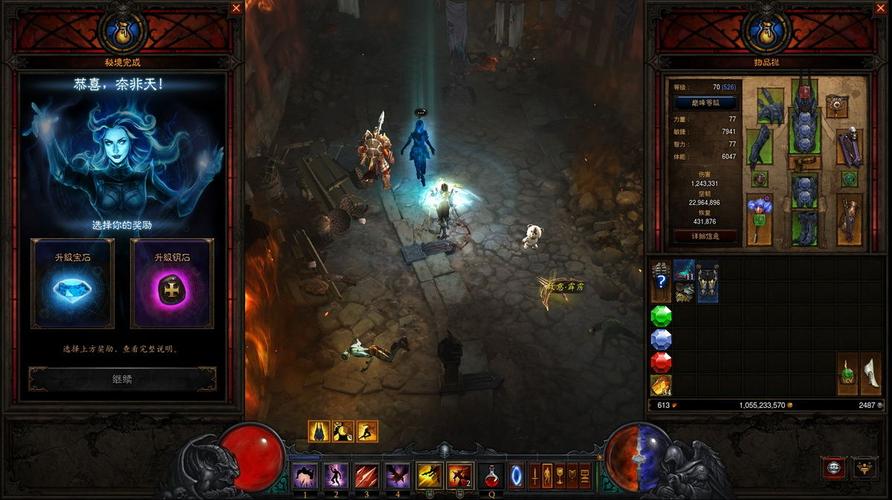Select the green emerald gem in inventory
The width and height of the screenshot is (892, 500).
661,316
